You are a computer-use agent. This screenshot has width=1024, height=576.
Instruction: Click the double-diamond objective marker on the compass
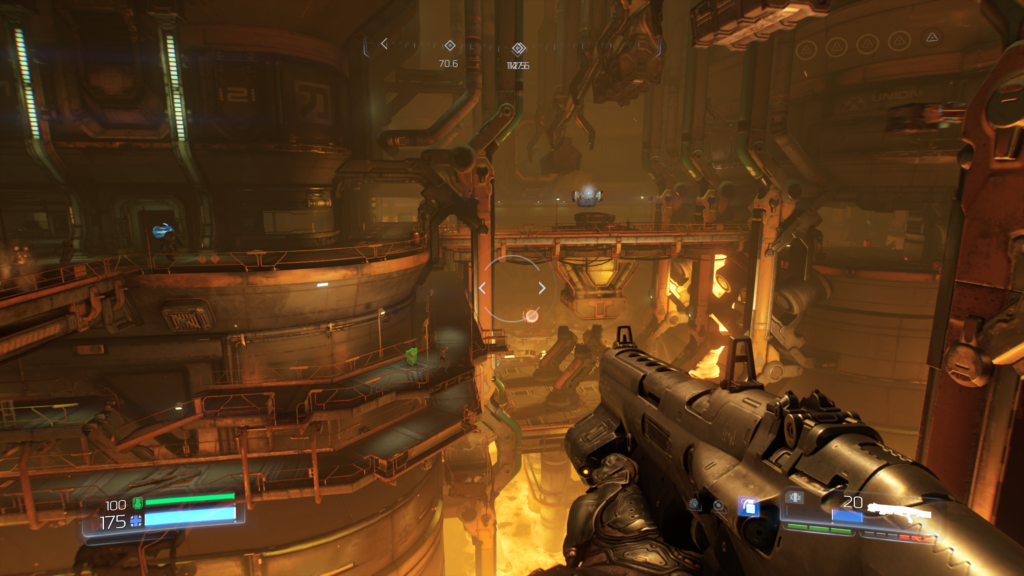tap(518, 48)
